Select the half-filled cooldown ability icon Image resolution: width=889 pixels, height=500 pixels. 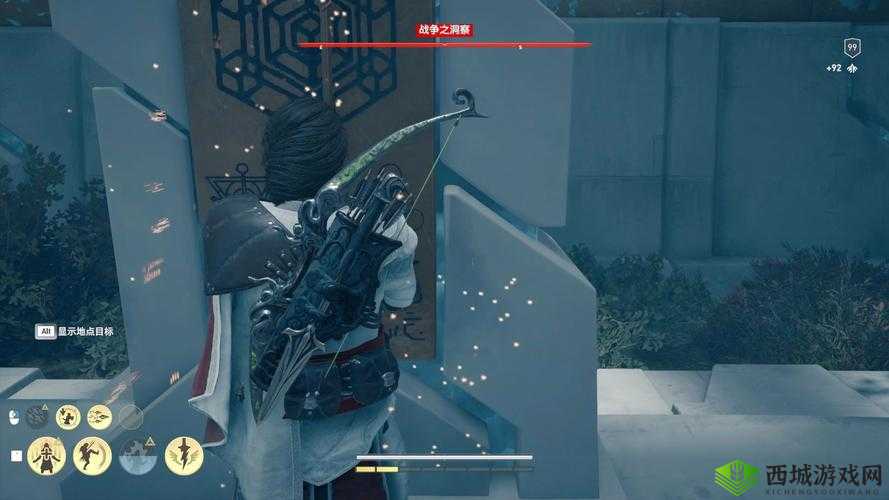pyautogui.click(x=138, y=456)
